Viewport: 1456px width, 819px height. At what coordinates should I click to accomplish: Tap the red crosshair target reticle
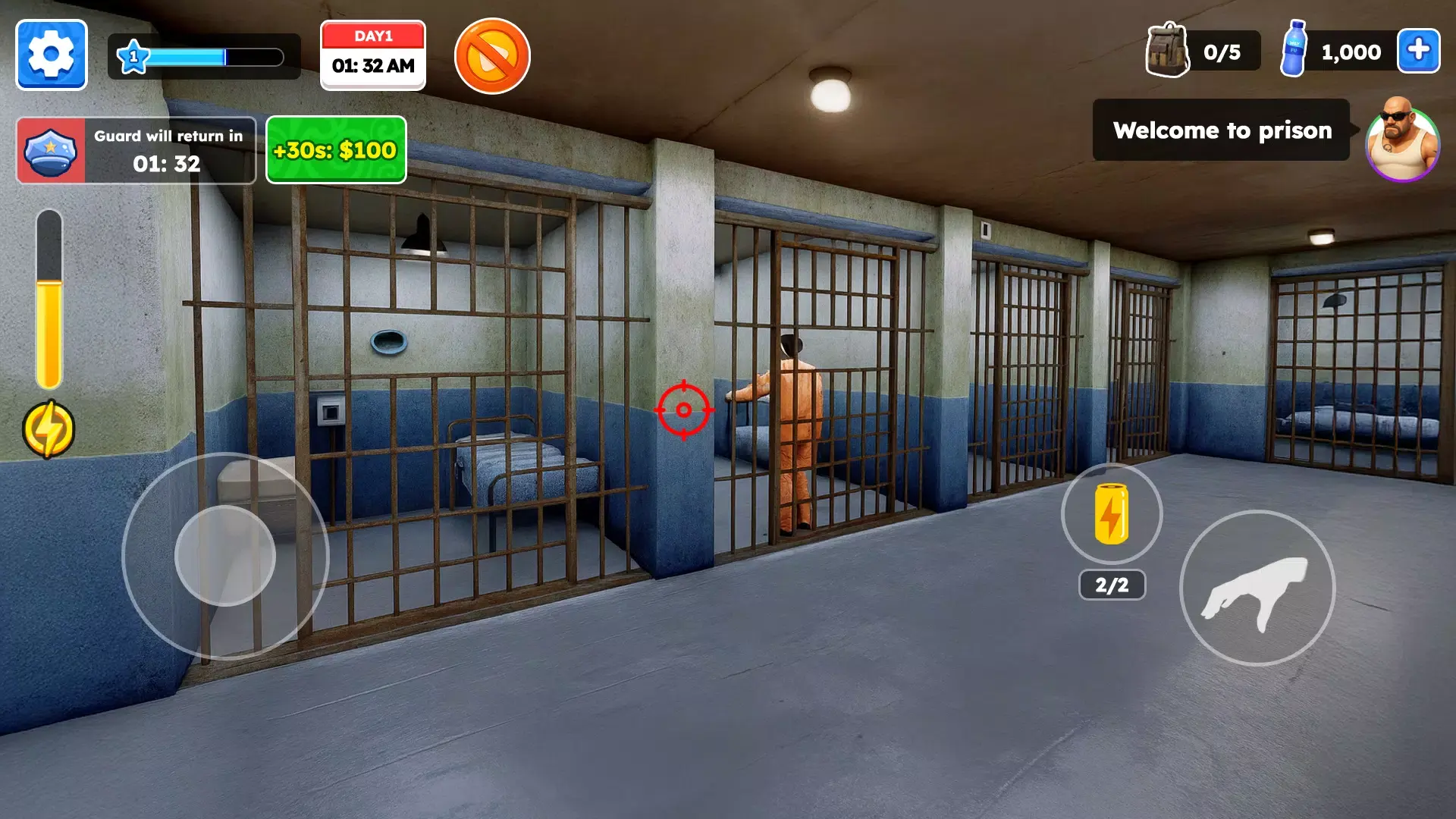[683, 409]
